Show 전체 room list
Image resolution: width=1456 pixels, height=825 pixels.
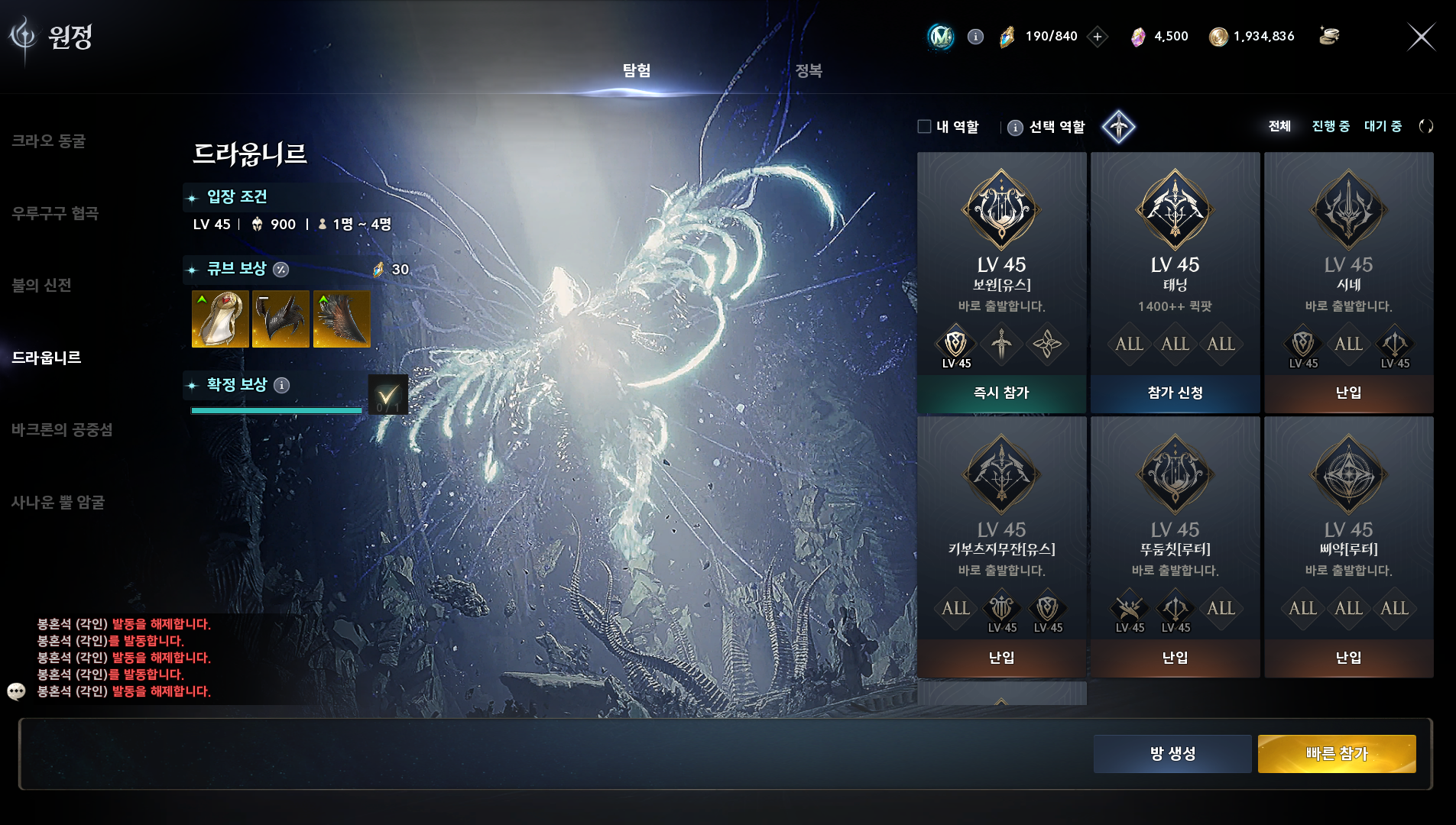pyautogui.click(x=1279, y=127)
